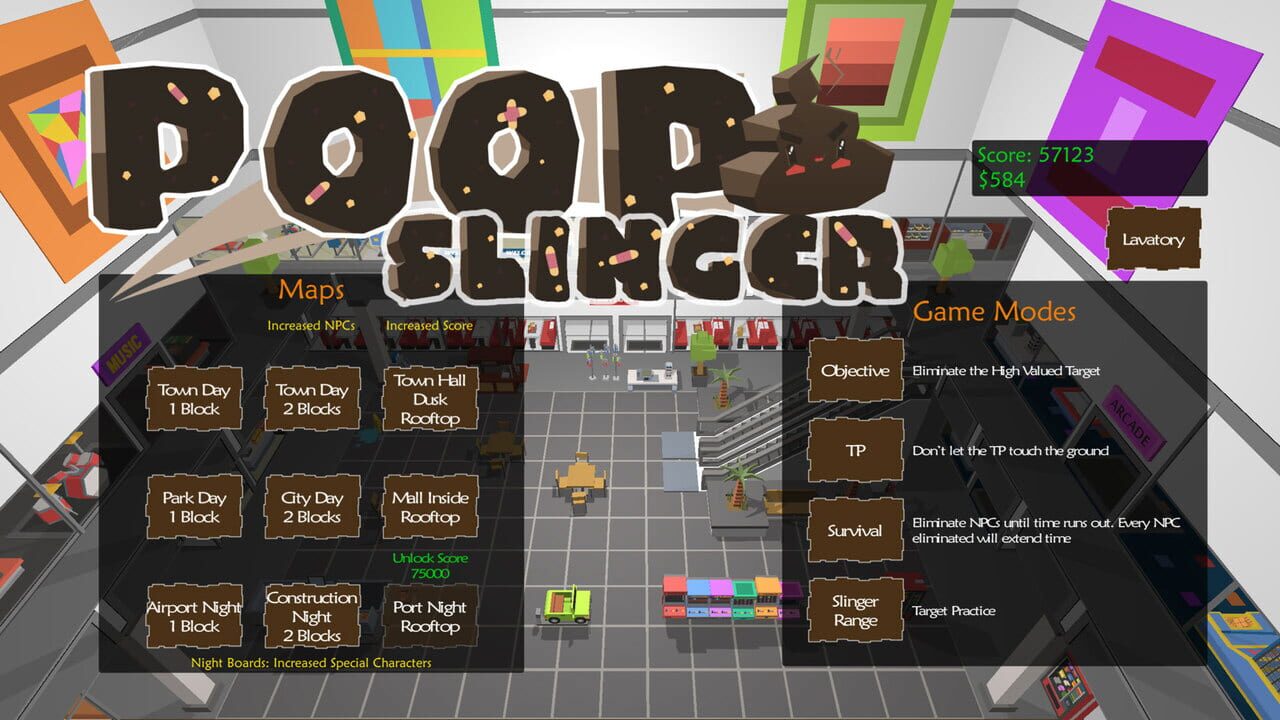Start the TP game mode
The image size is (1280, 720).
tap(854, 451)
